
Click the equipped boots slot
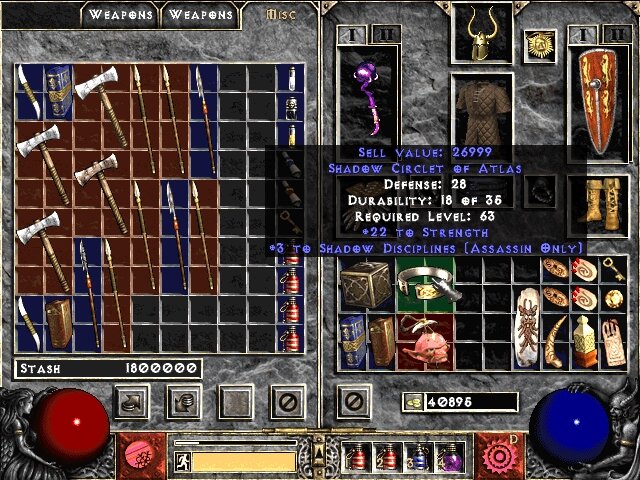597,200
